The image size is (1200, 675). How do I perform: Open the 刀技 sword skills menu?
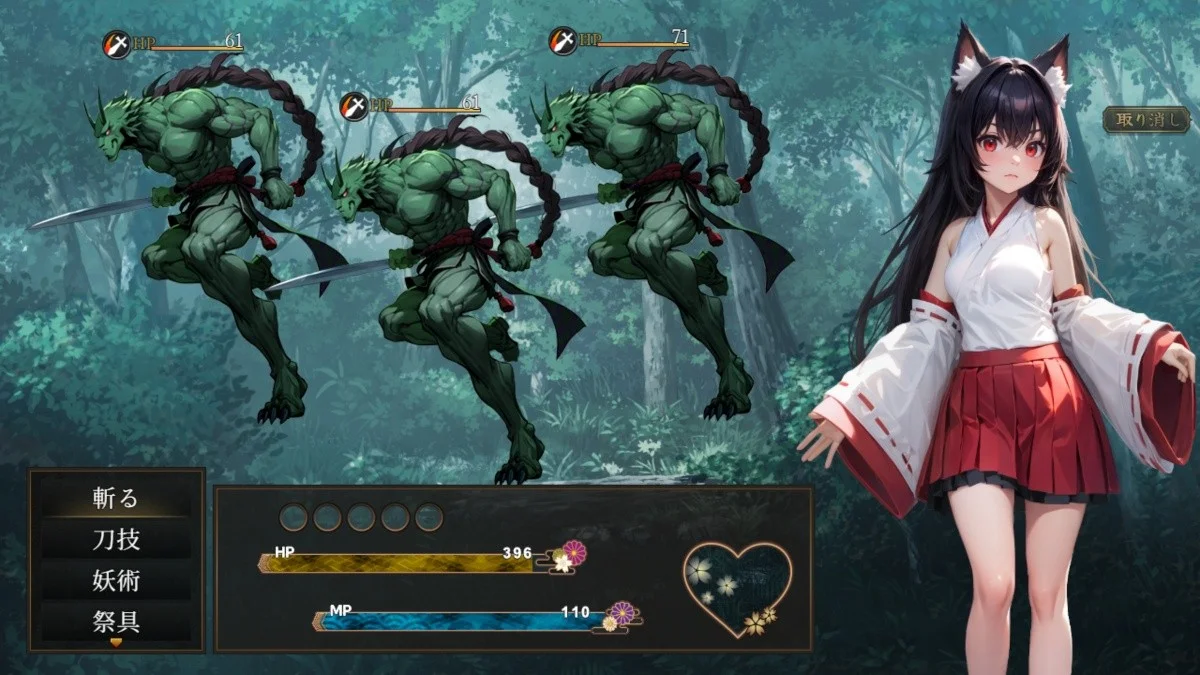pyautogui.click(x=115, y=540)
